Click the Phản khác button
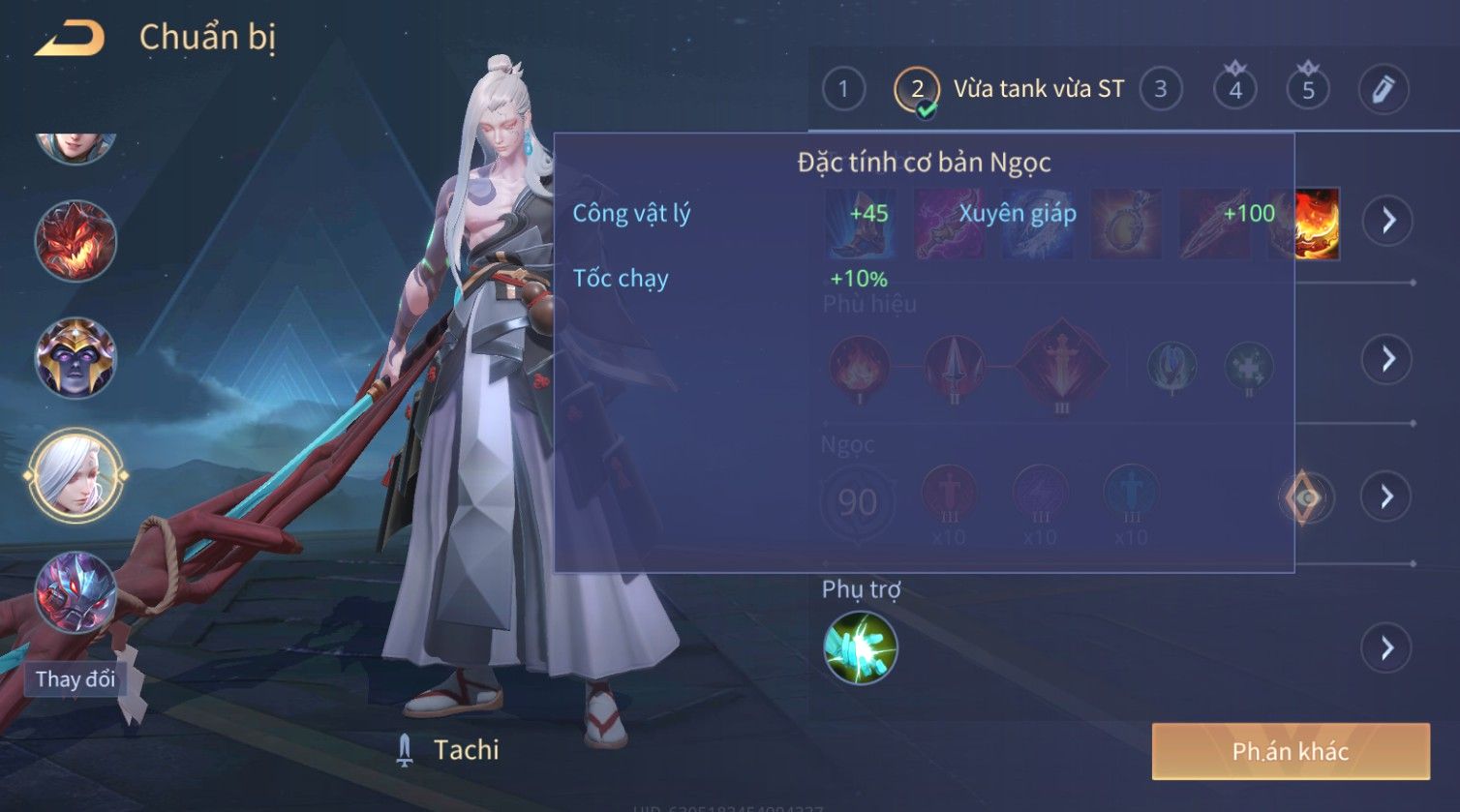The height and width of the screenshot is (812, 1460). tap(1290, 751)
